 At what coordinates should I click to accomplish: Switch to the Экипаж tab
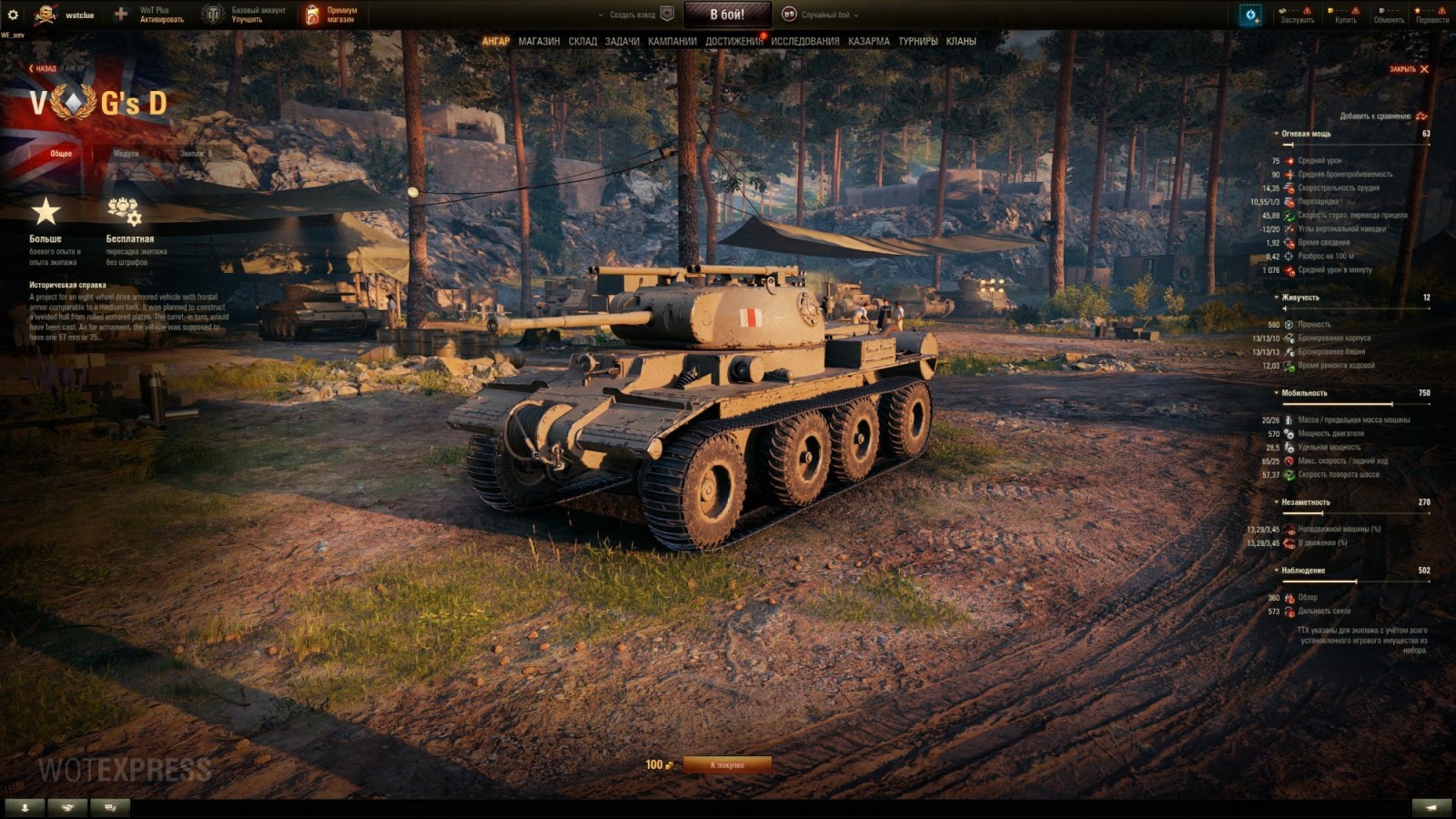click(195, 154)
